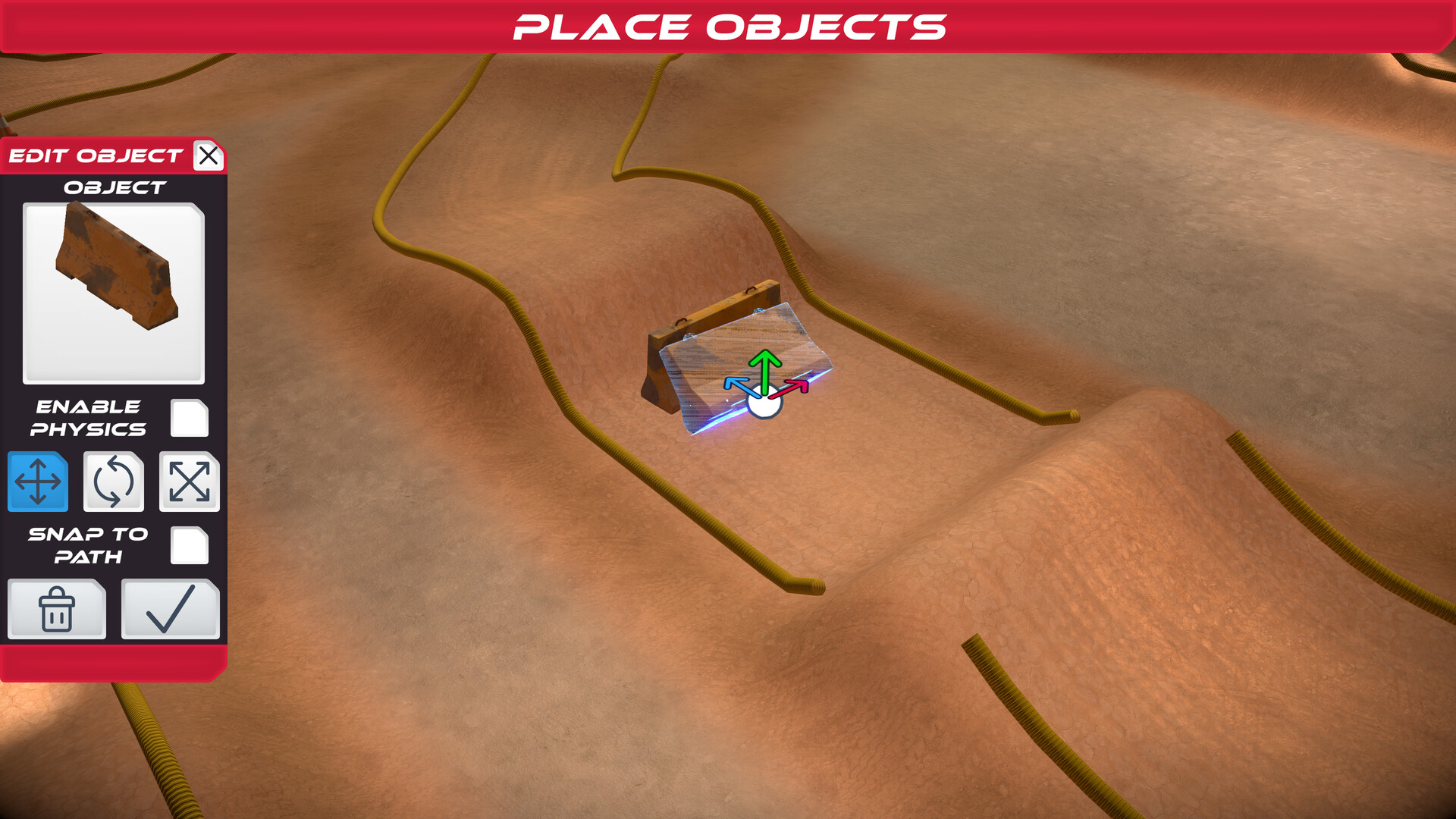
Task: Click the Edit Object panel title
Action: pyautogui.click(x=91, y=156)
